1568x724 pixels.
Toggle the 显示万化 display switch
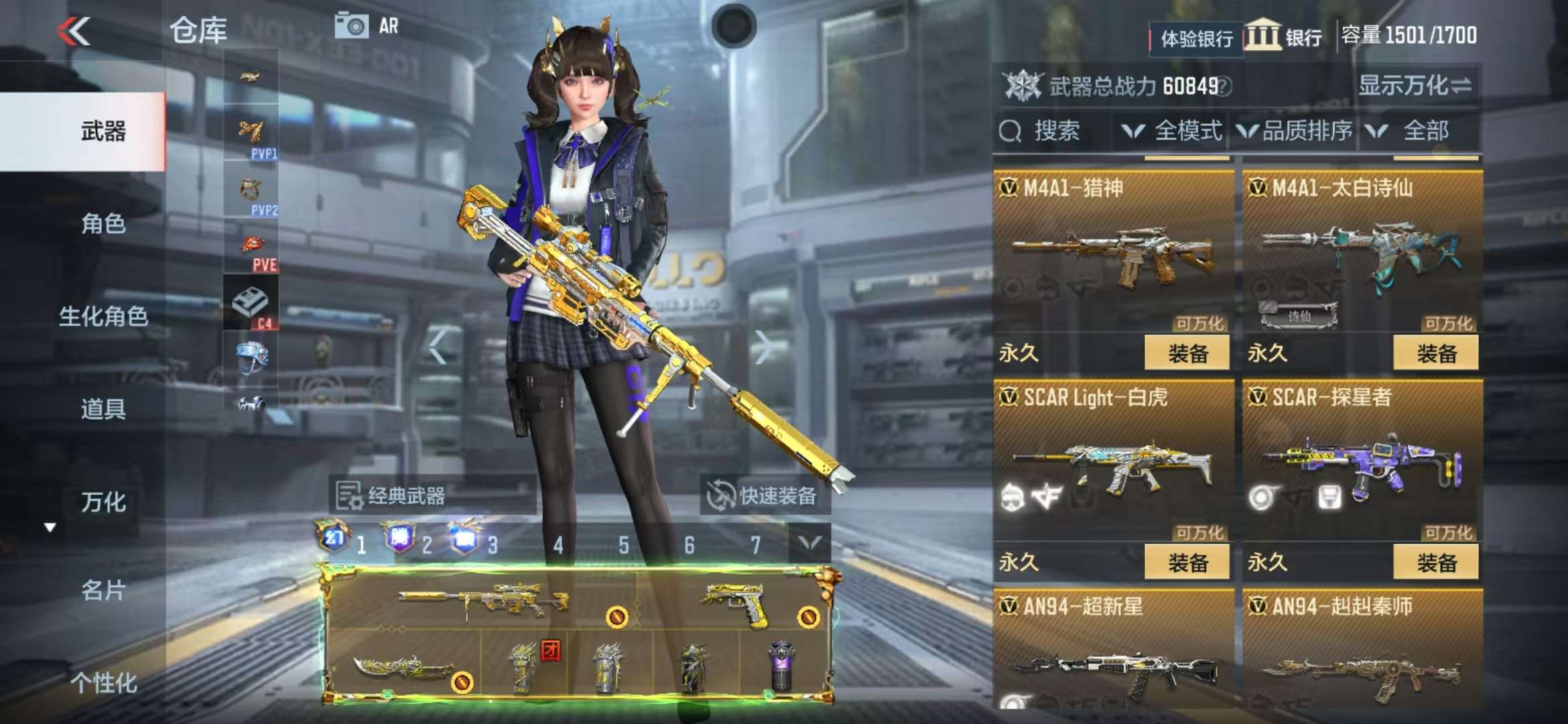point(1414,86)
